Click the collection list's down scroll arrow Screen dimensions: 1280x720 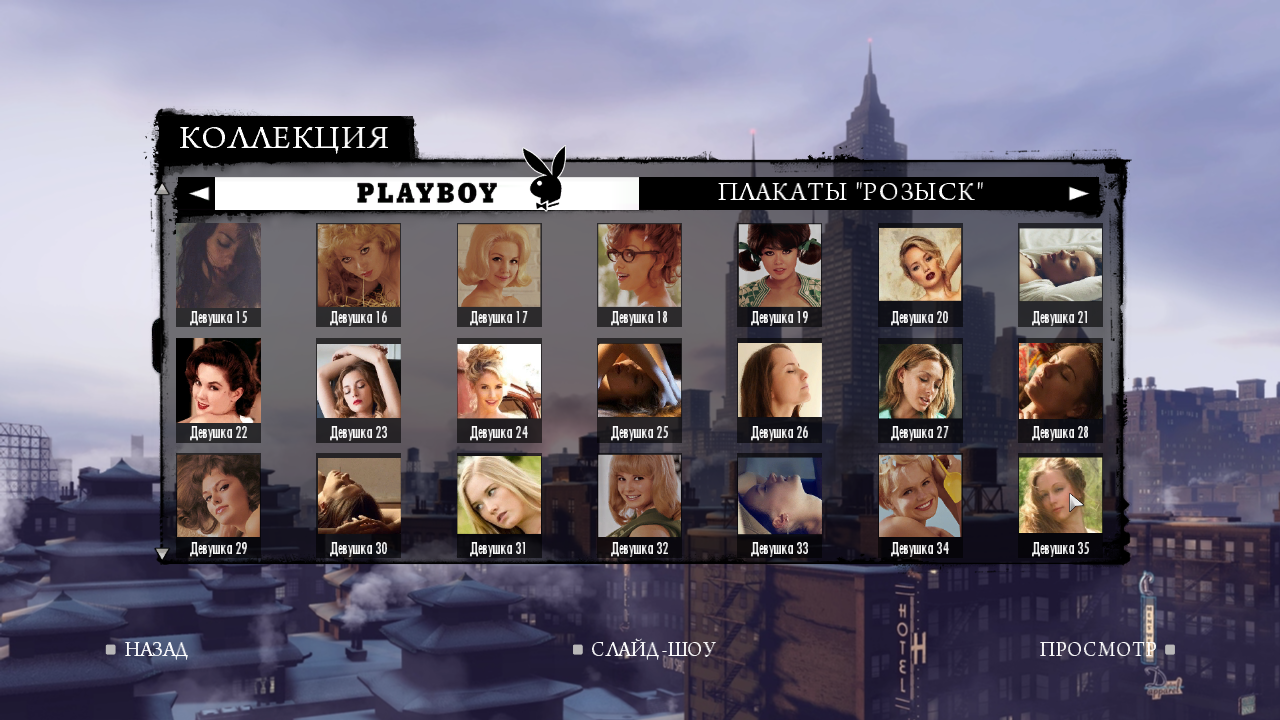click(x=162, y=553)
